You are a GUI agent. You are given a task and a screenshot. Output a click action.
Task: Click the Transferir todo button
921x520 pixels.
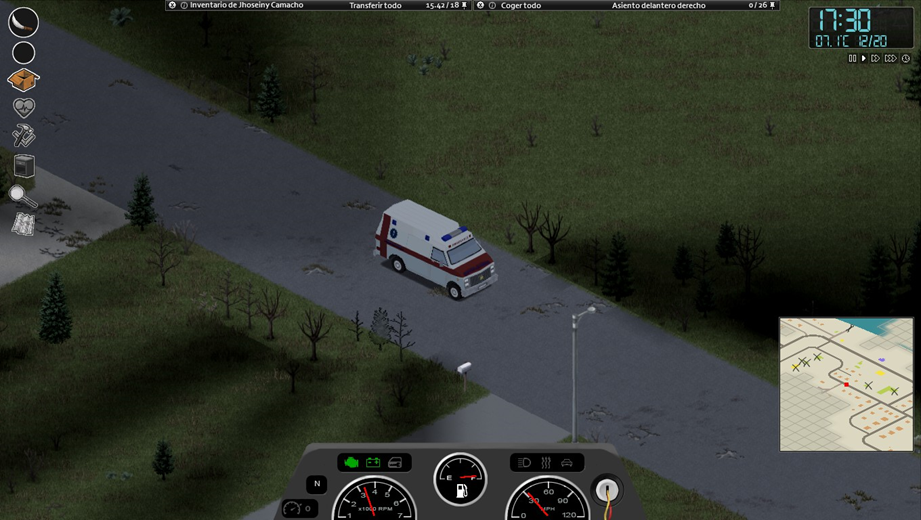[375, 5]
